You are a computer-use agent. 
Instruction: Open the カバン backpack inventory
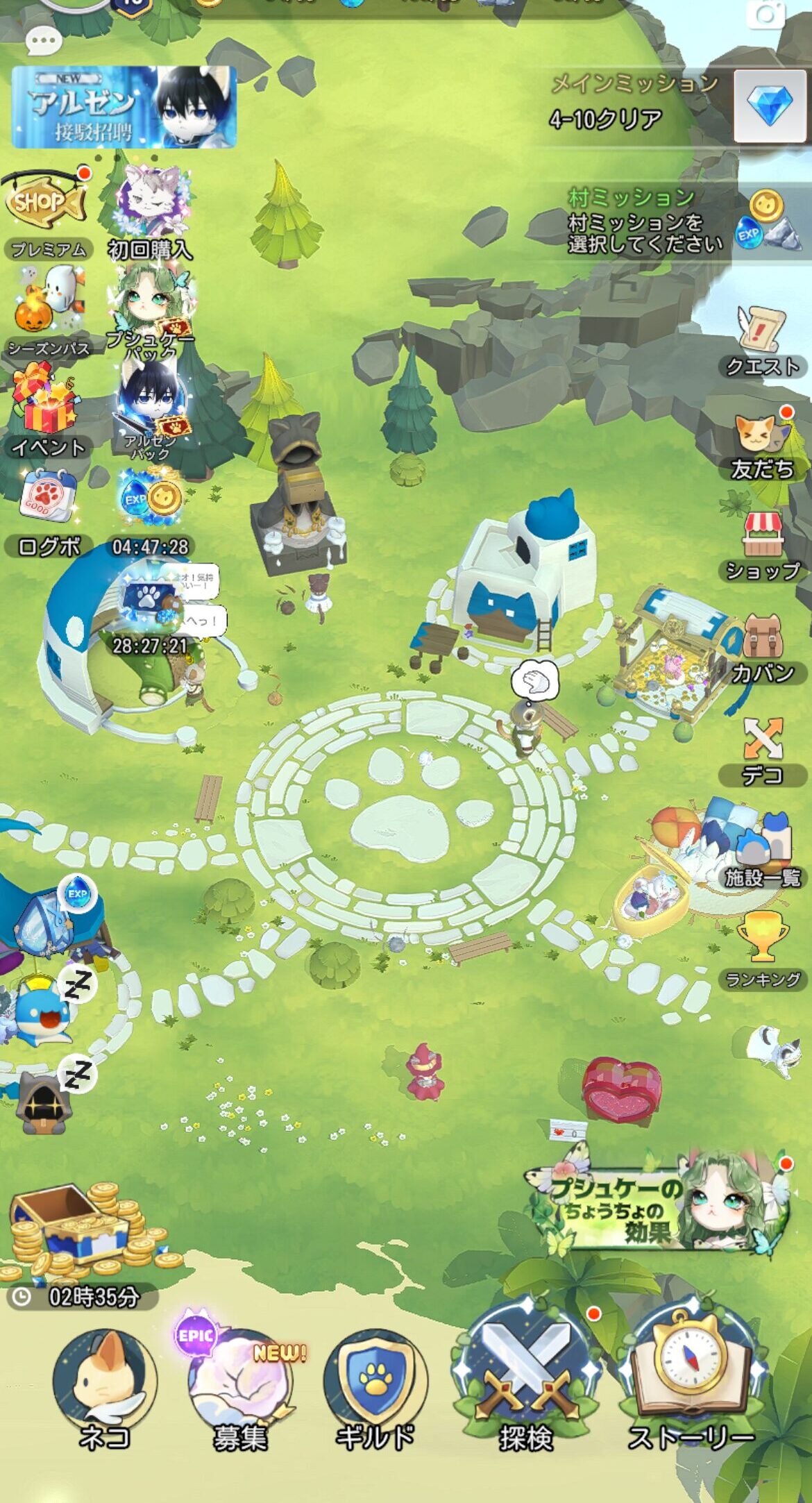click(762, 647)
